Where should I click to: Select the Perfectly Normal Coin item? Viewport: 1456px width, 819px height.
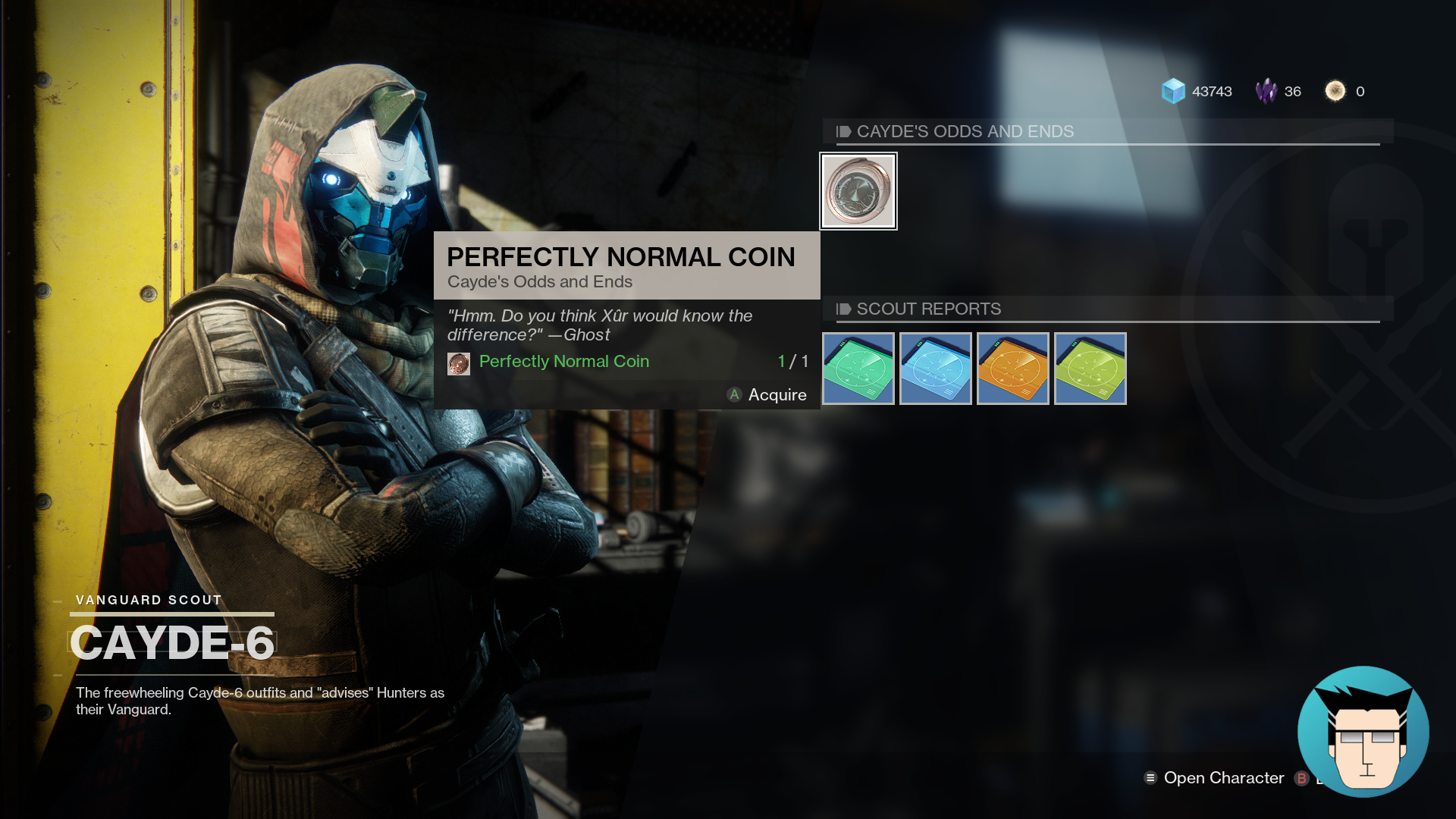click(x=858, y=191)
